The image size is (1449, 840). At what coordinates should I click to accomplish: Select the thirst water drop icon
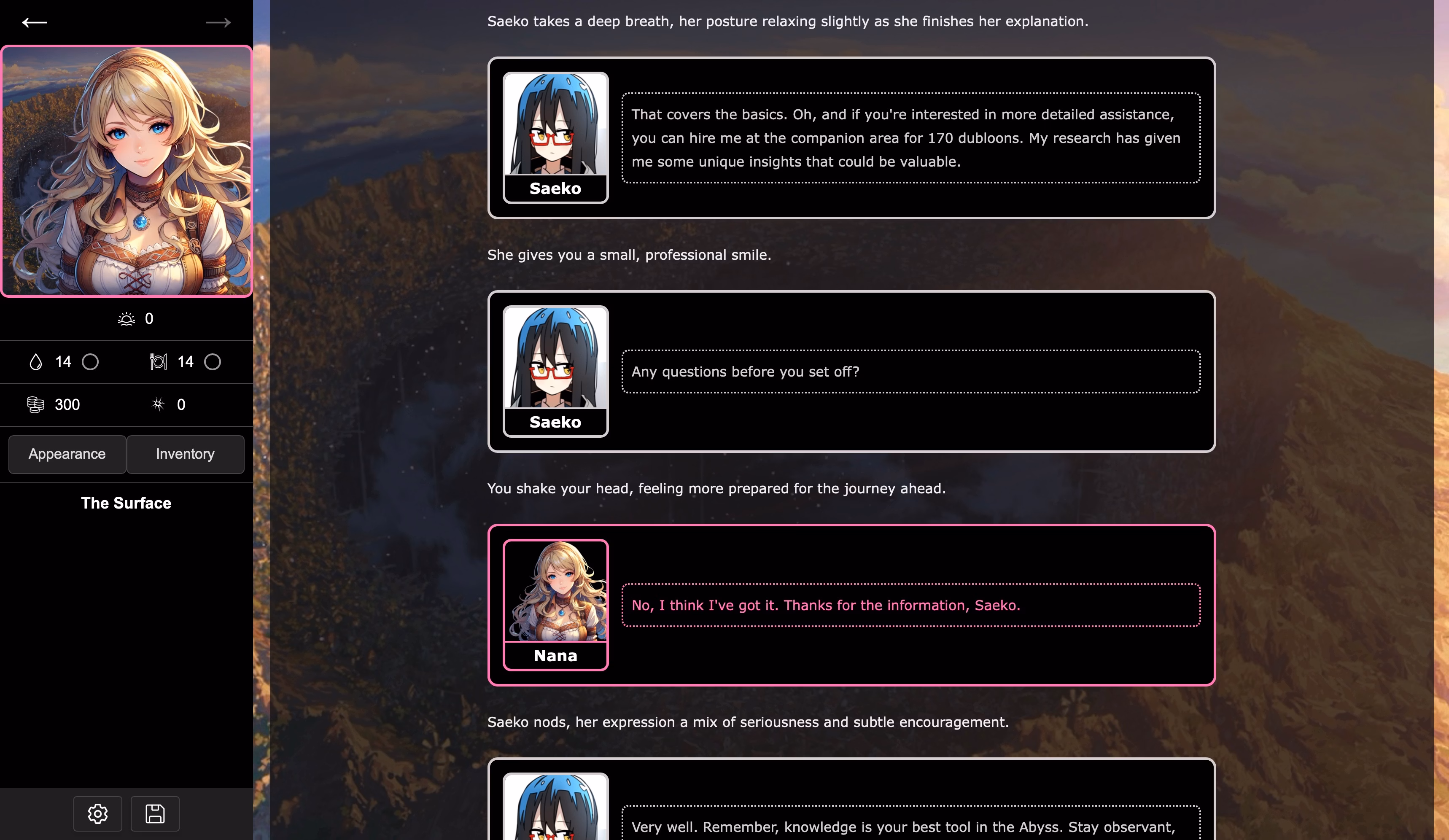point(36,362)
